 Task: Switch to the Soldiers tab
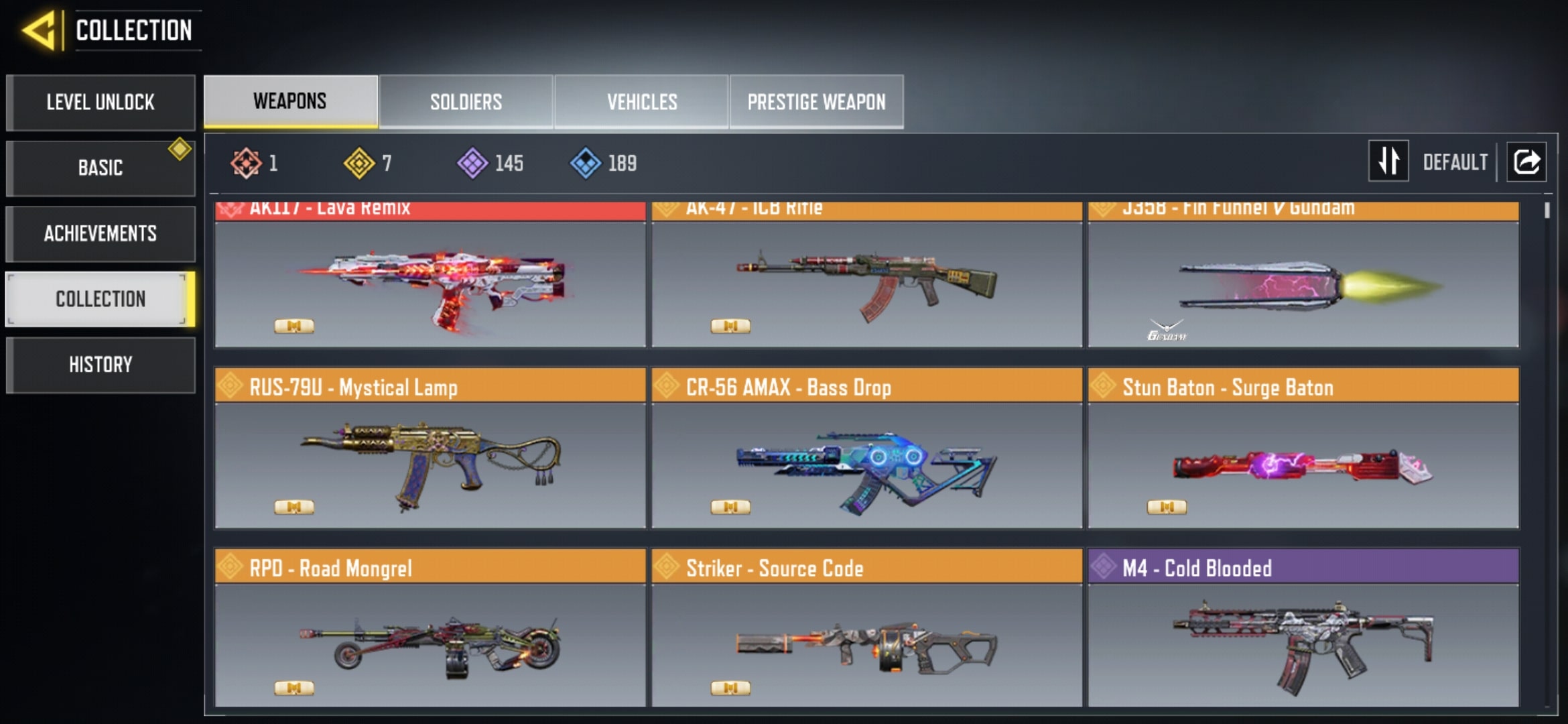466,102
